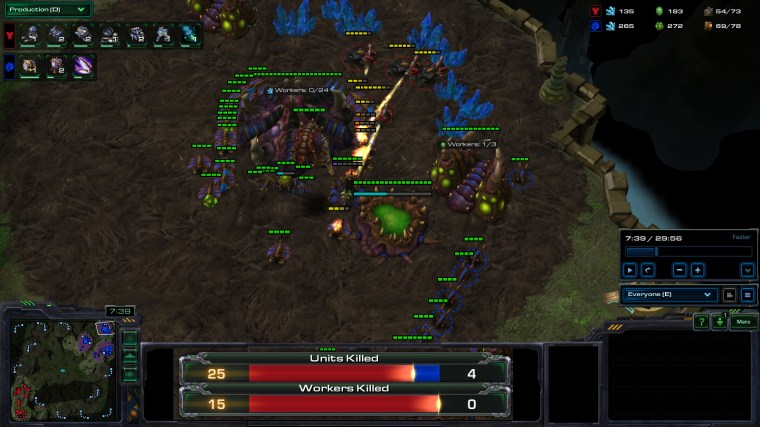Collapse the replay control panel
The image size is (760, 427).
pyautogui.click(x=746, y=270)
